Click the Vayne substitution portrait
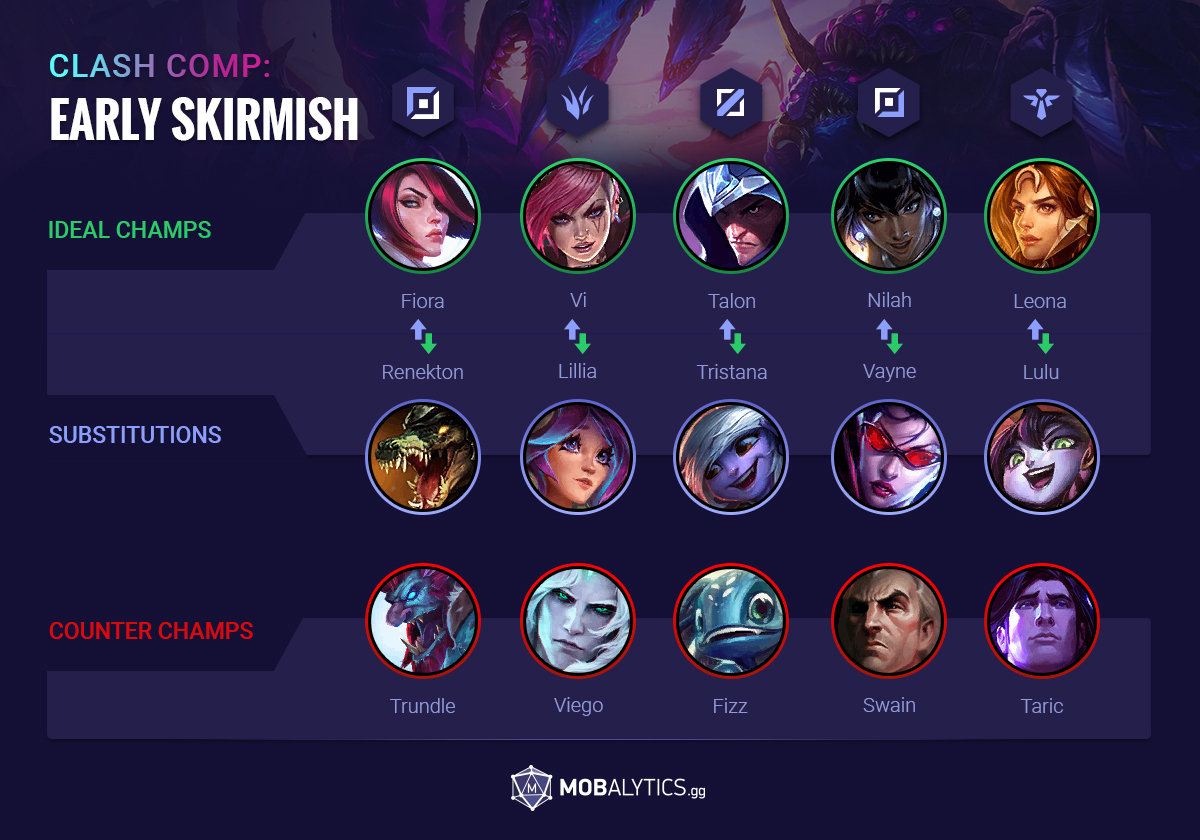The height and width of the screenshot is (840, 1200). click(889, 457)
